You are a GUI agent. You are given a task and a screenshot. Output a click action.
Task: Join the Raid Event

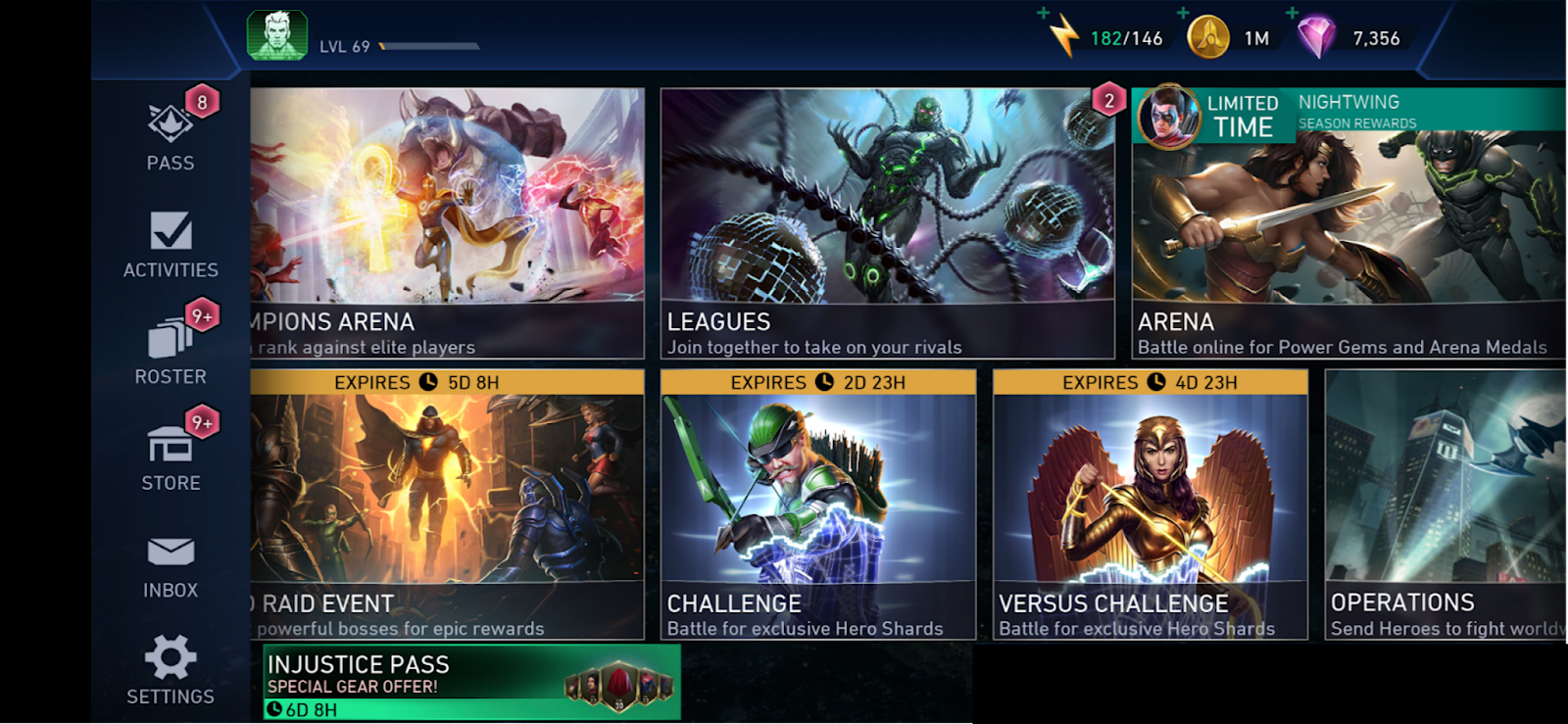[x=447, y=505]
